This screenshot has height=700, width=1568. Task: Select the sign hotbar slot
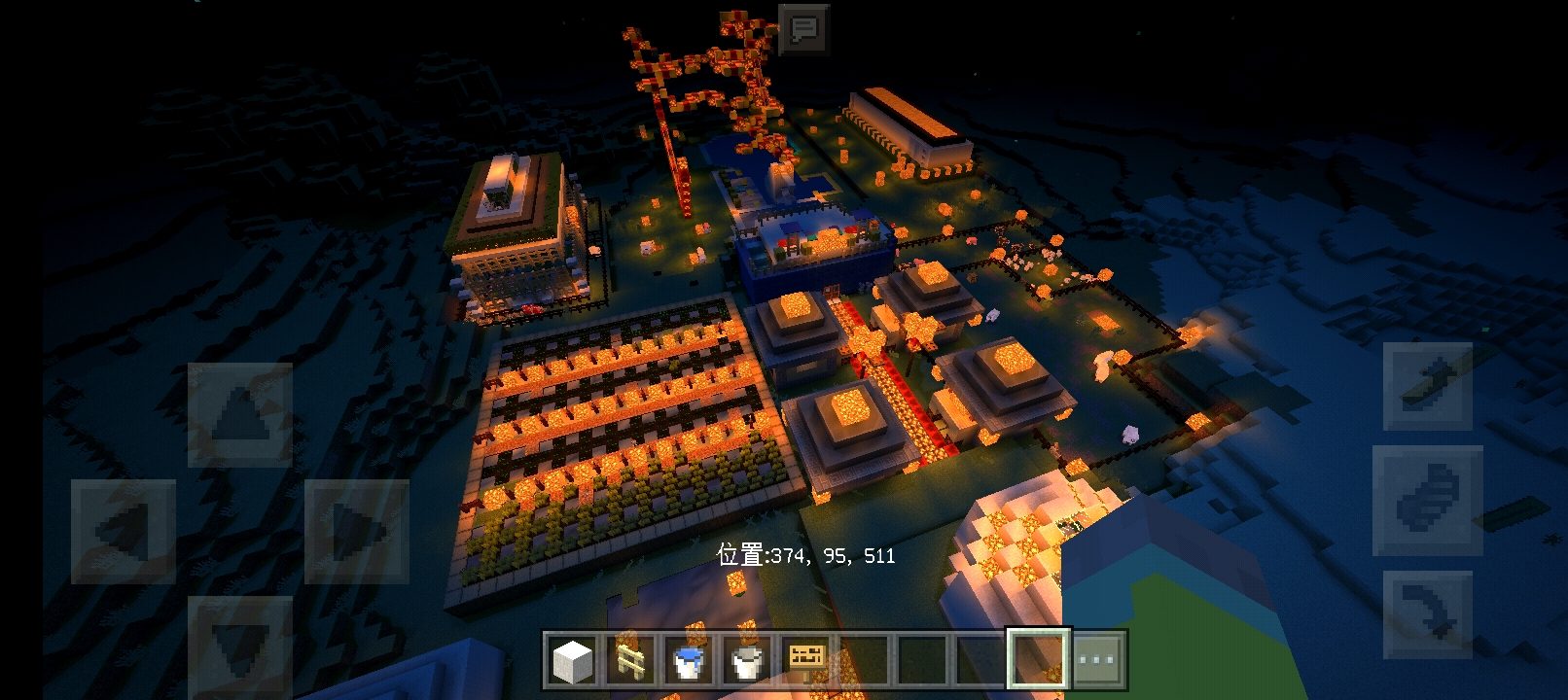click(x=806, y=660)
